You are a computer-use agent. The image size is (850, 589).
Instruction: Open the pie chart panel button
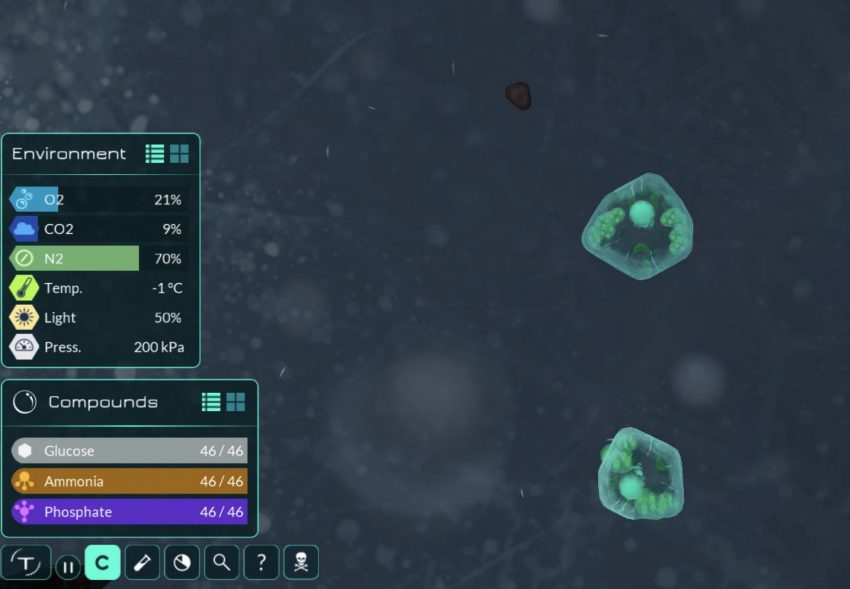181,563
